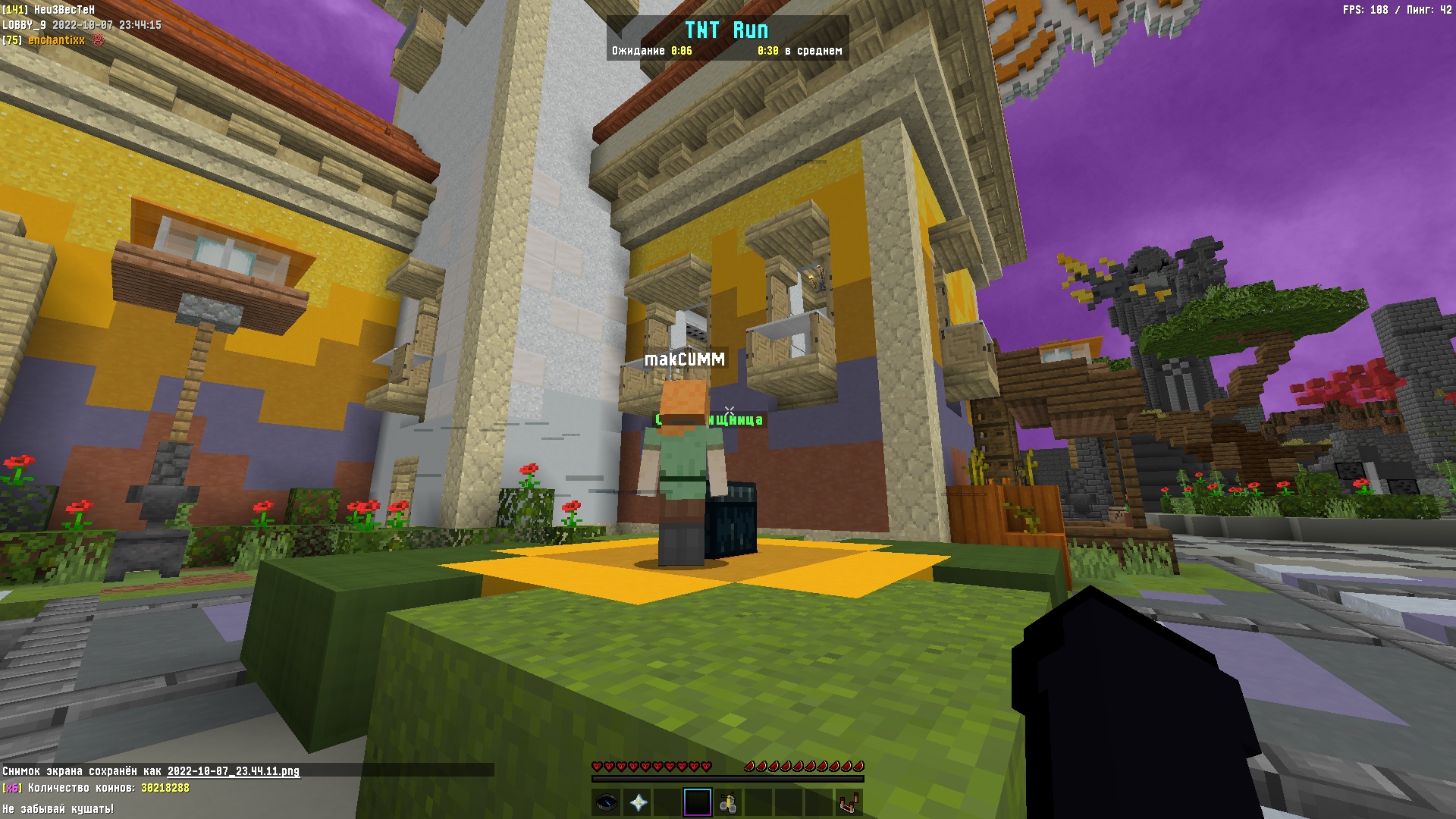This screenshot has height=819, width=1456.
Task: Click the Ожидание waiting timer 0:06
Action: click(x=652, y=51)
